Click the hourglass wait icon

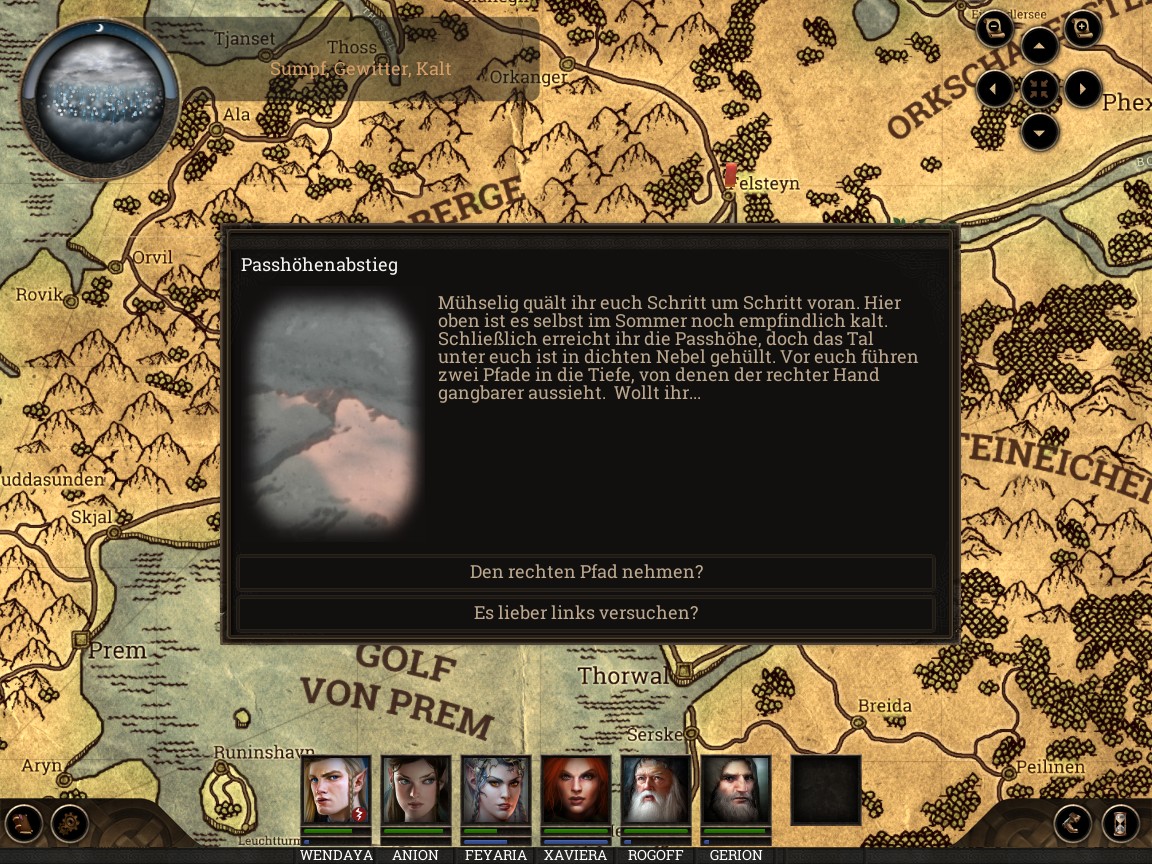(x=1121, y=824)
